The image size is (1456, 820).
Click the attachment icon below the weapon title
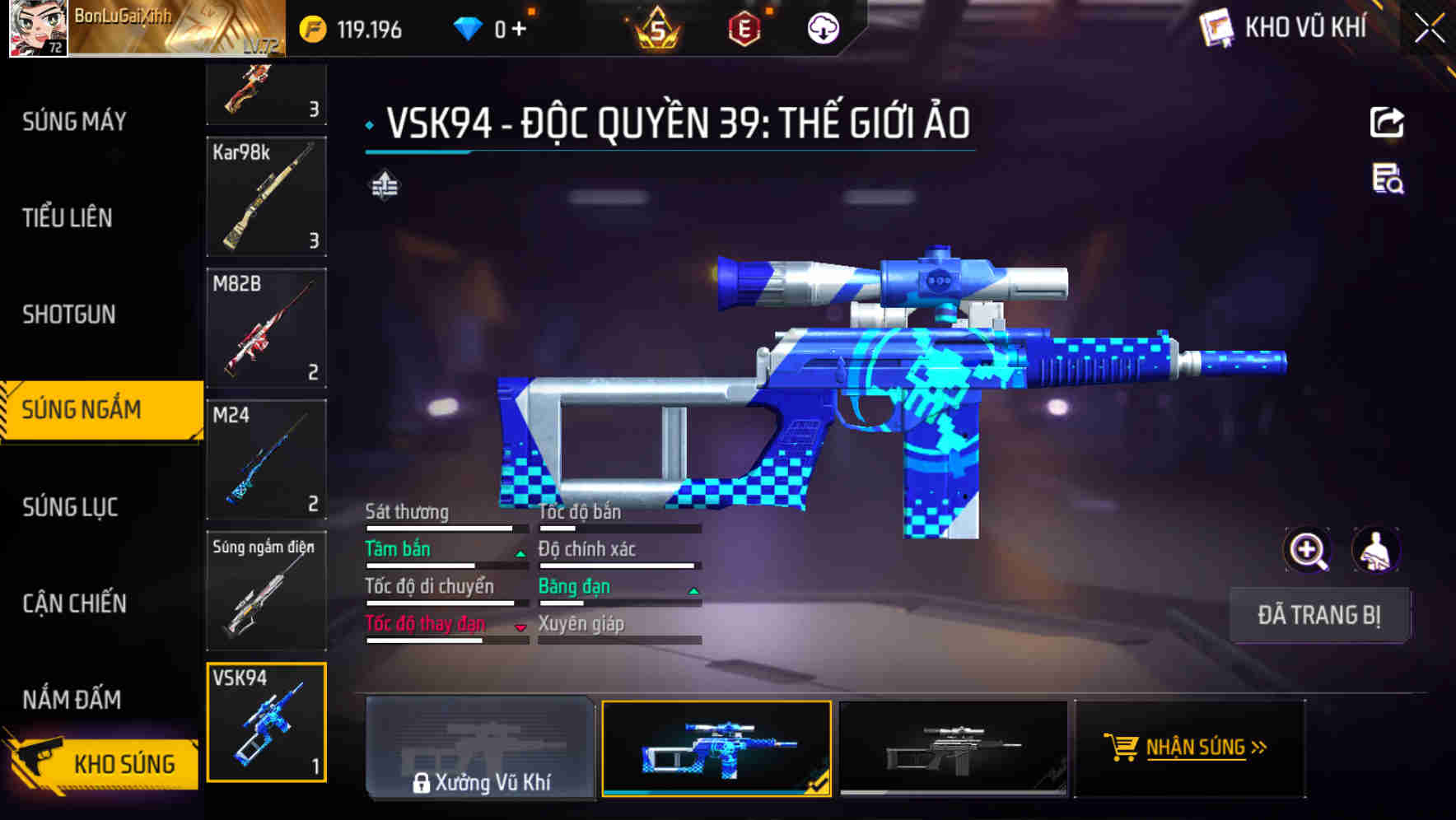384,186
